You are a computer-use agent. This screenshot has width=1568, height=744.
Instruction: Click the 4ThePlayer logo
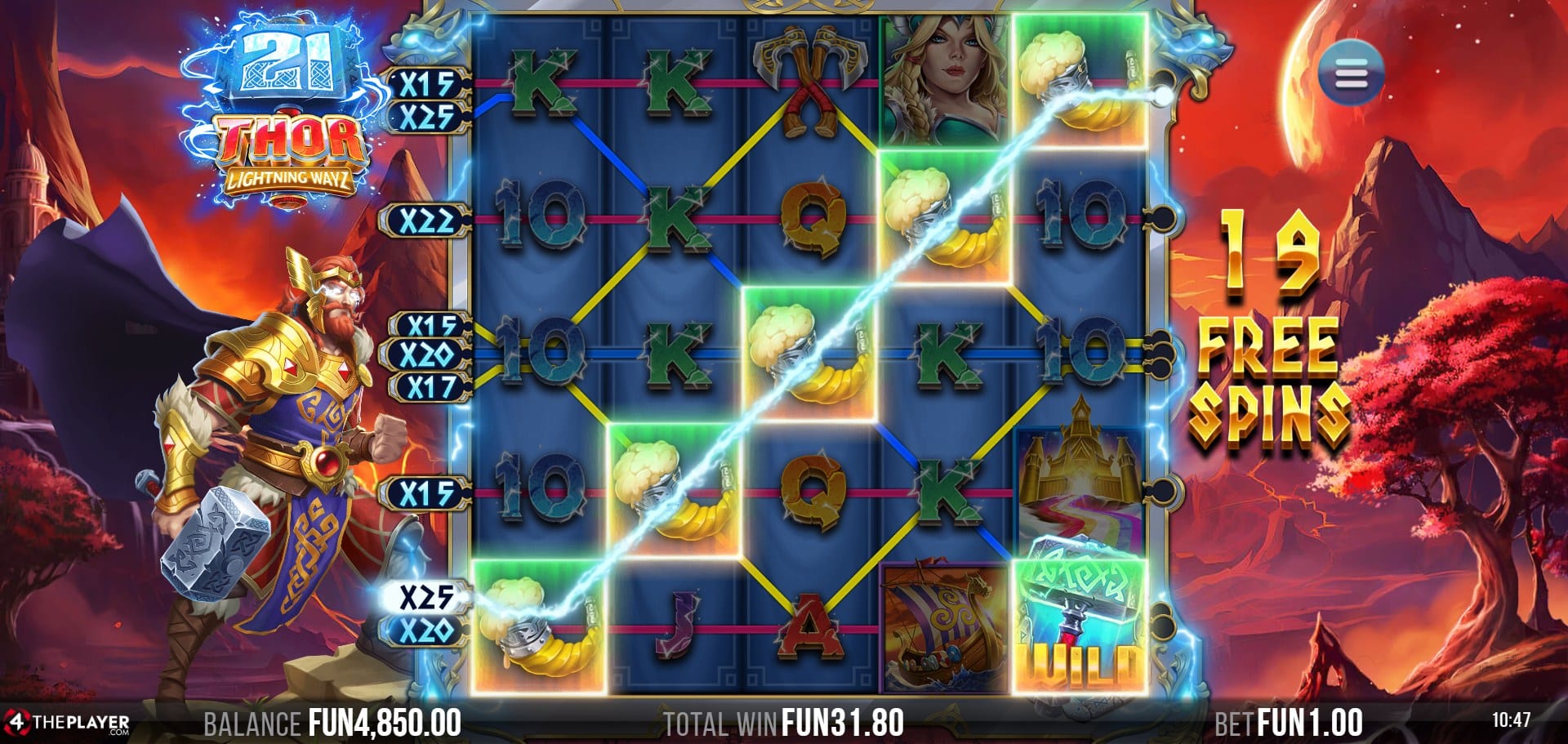point(67,723)
